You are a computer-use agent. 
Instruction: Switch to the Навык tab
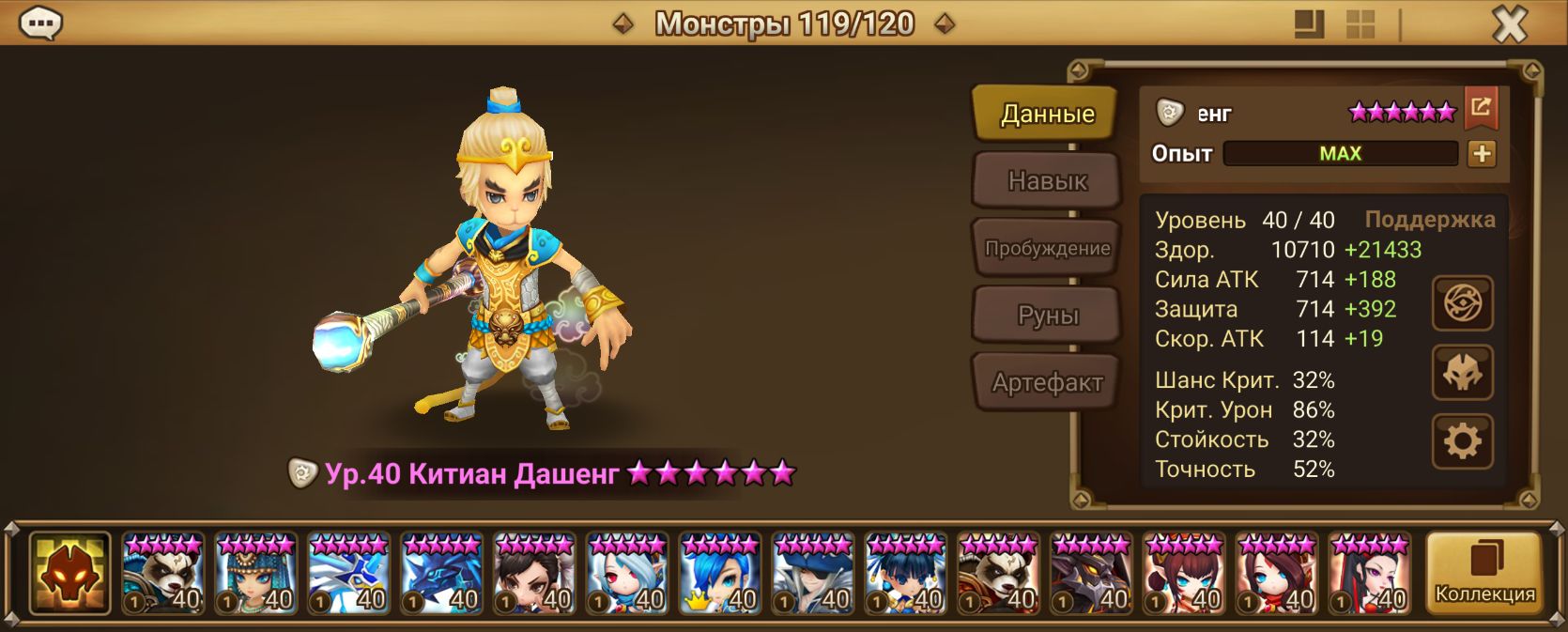click(x=1047, y=180)
